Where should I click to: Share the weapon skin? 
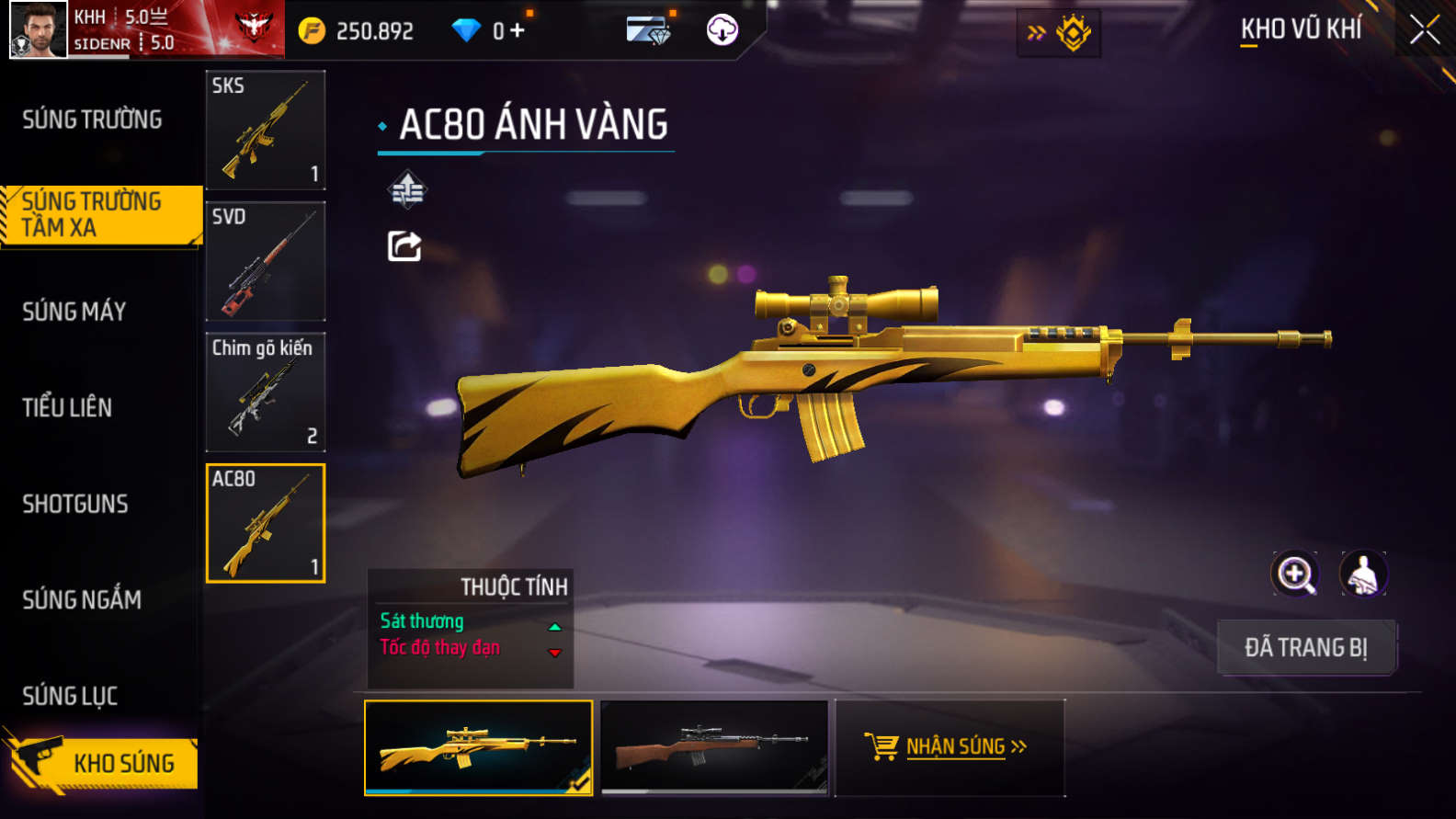point(404,246)
